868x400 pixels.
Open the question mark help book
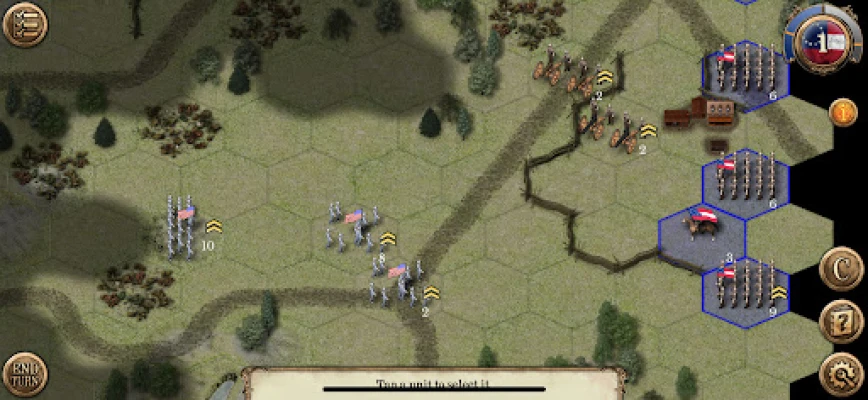point(842,323)
